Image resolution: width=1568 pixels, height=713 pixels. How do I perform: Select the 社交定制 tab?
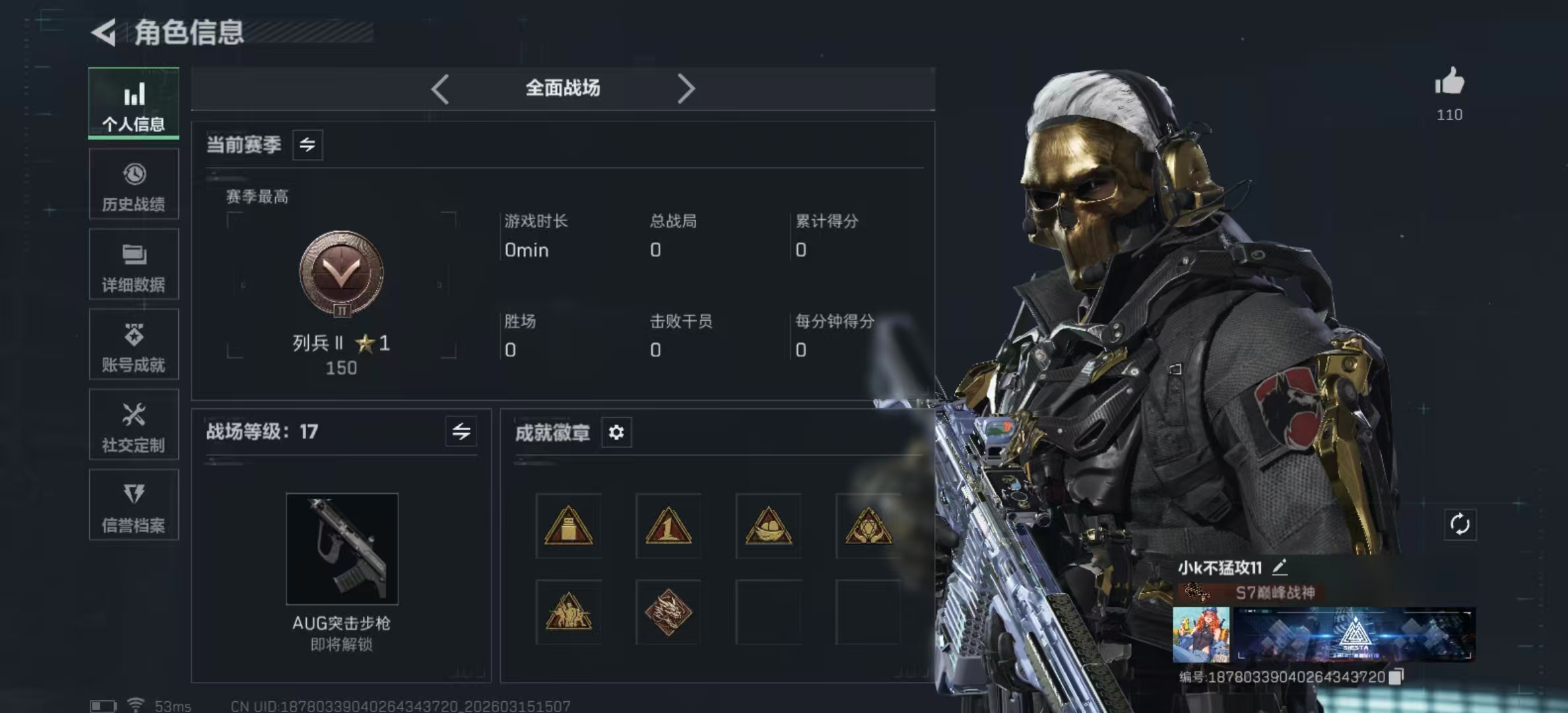pyautogui.click(x=133, y=425)
